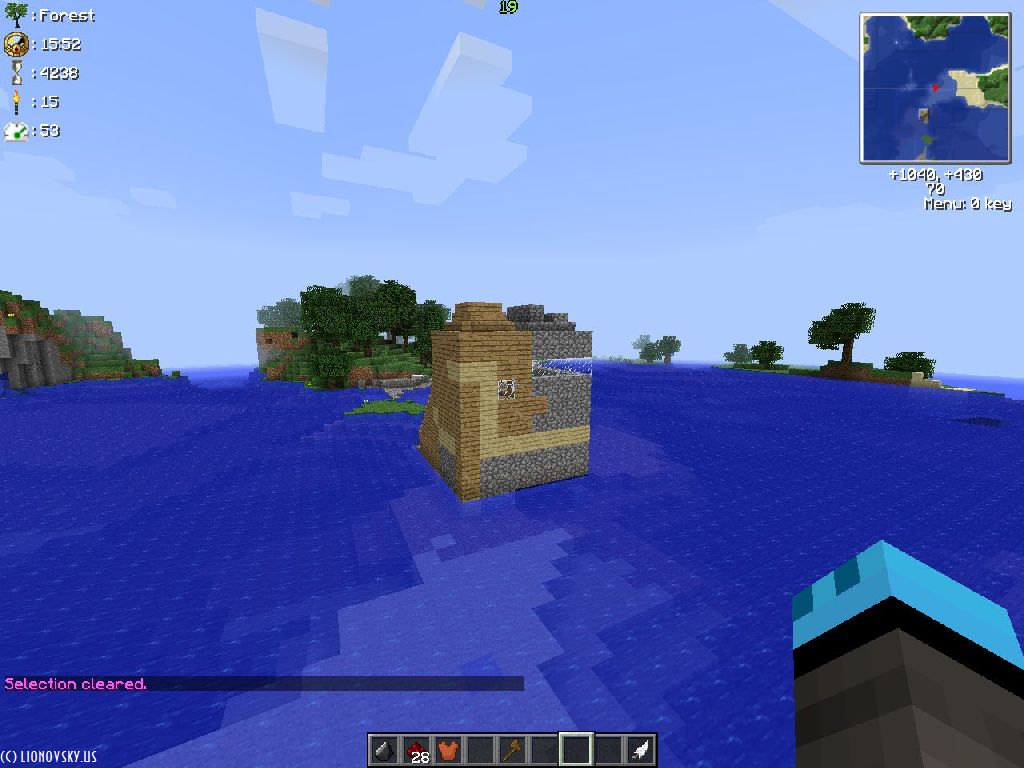Viewport: 1024px width, 768px height.
Task: Click the 'Selection cleared.' chat message
Action: coord(76,684)
